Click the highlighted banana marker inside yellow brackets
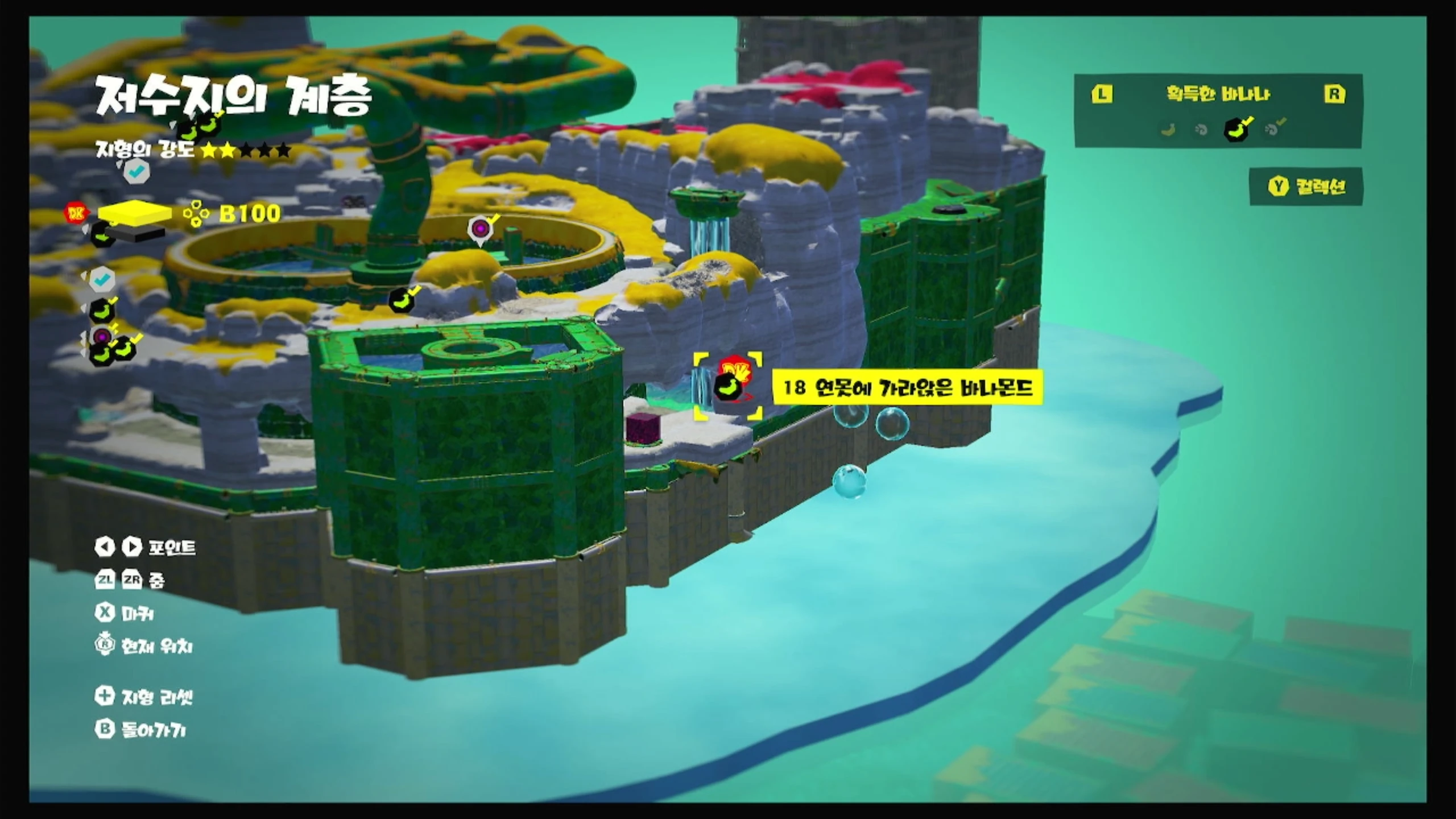Image resolution: width=1456 pixels, height=819 pixels. tap(728, 386)
